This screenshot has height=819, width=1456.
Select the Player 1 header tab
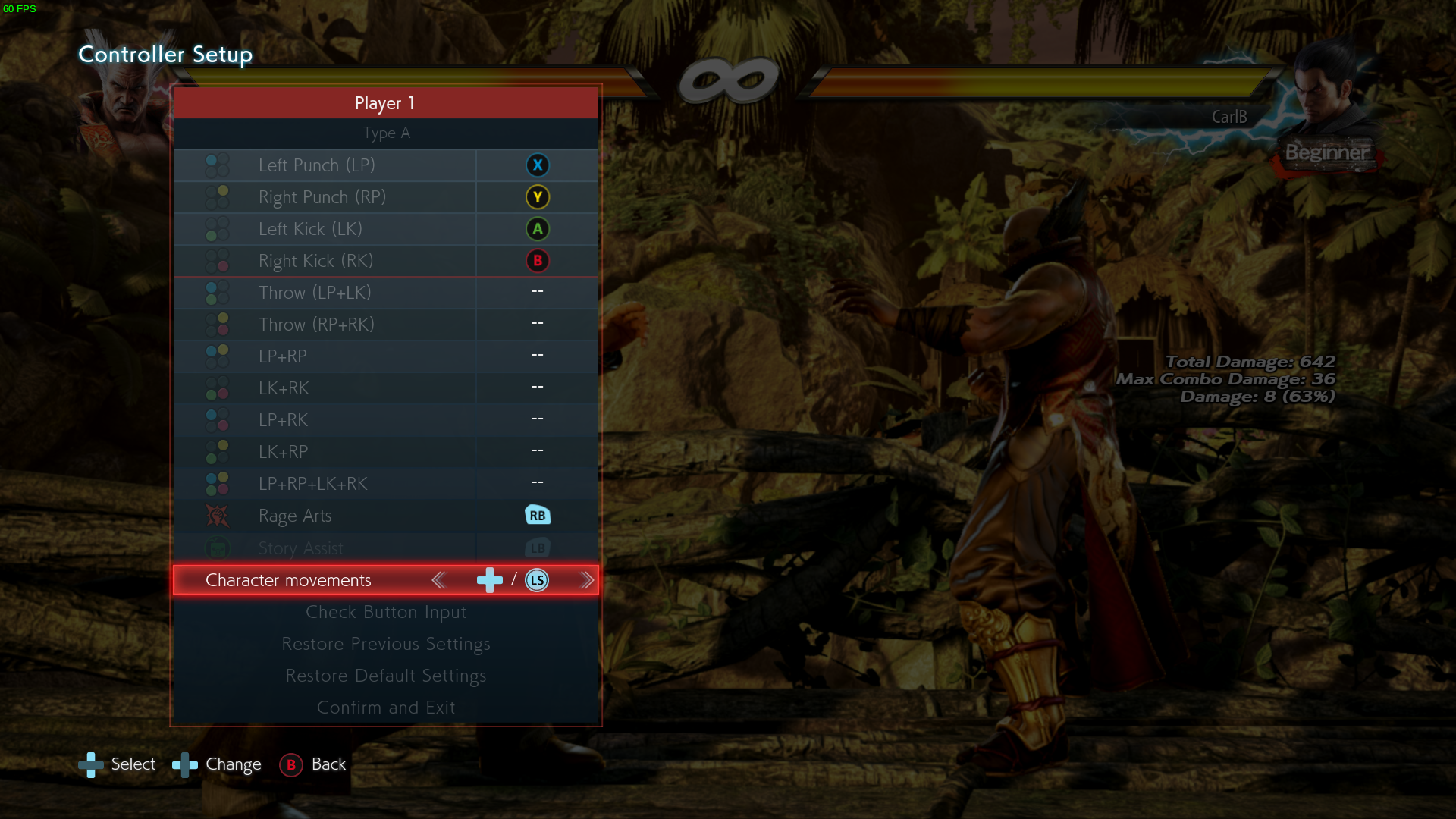(385, 103)
